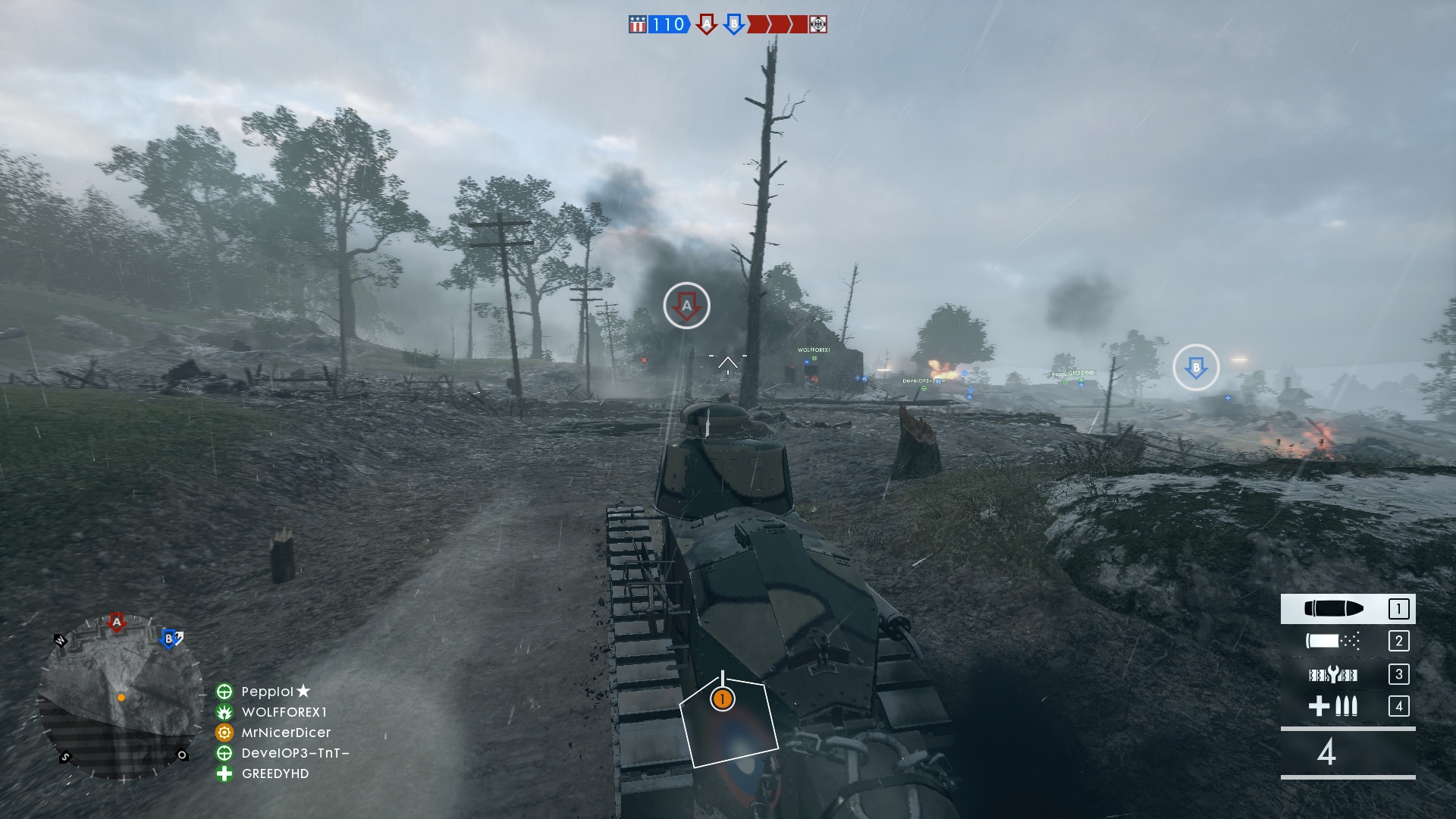1456x819 pixels.
Task: Click the red objective A world marker
Action: (x=686, y=306)
